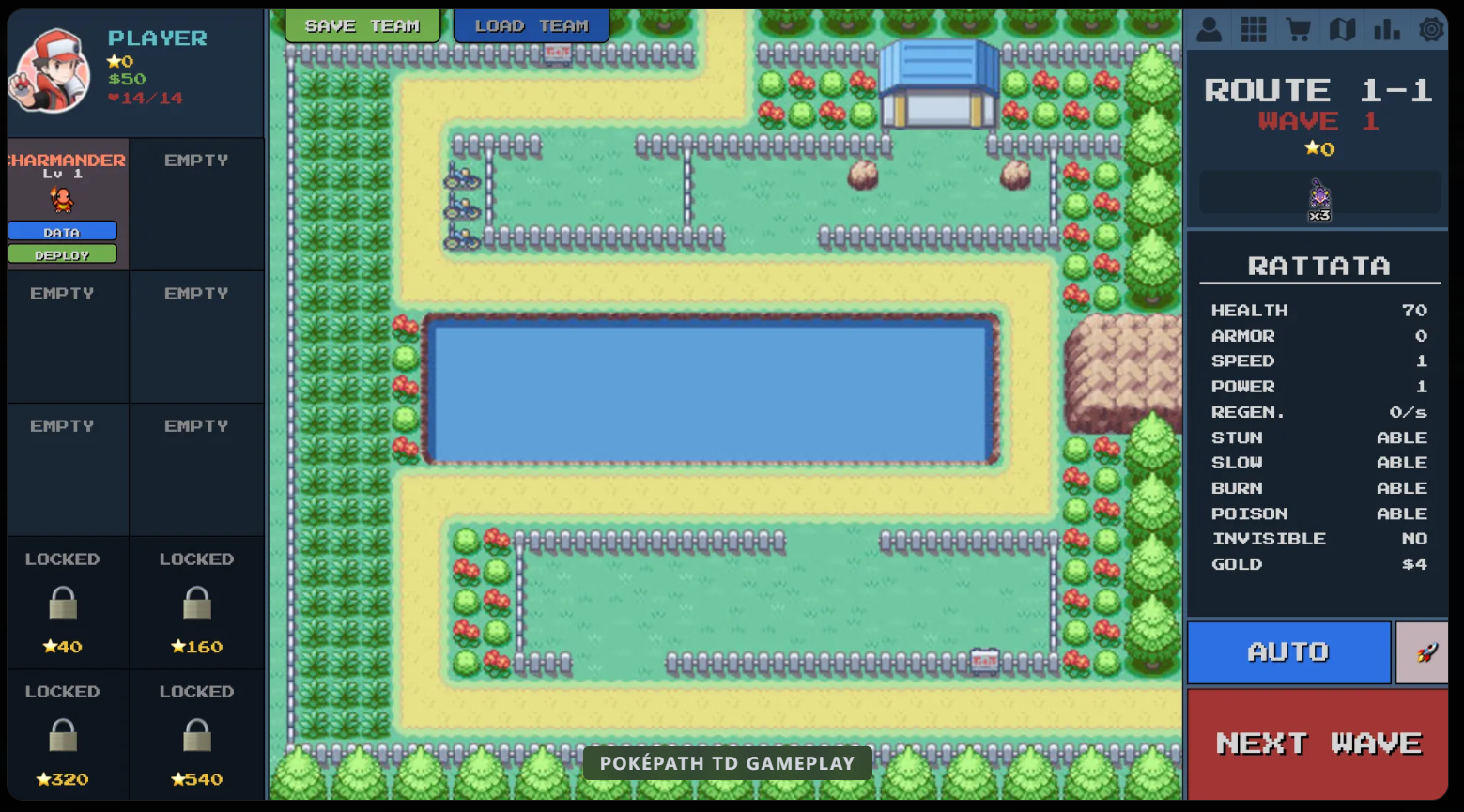The width and height of the screenshot is (1464, 812).
Task: Click the Rattata x3 wave preview sprite
Action: 1318,197
